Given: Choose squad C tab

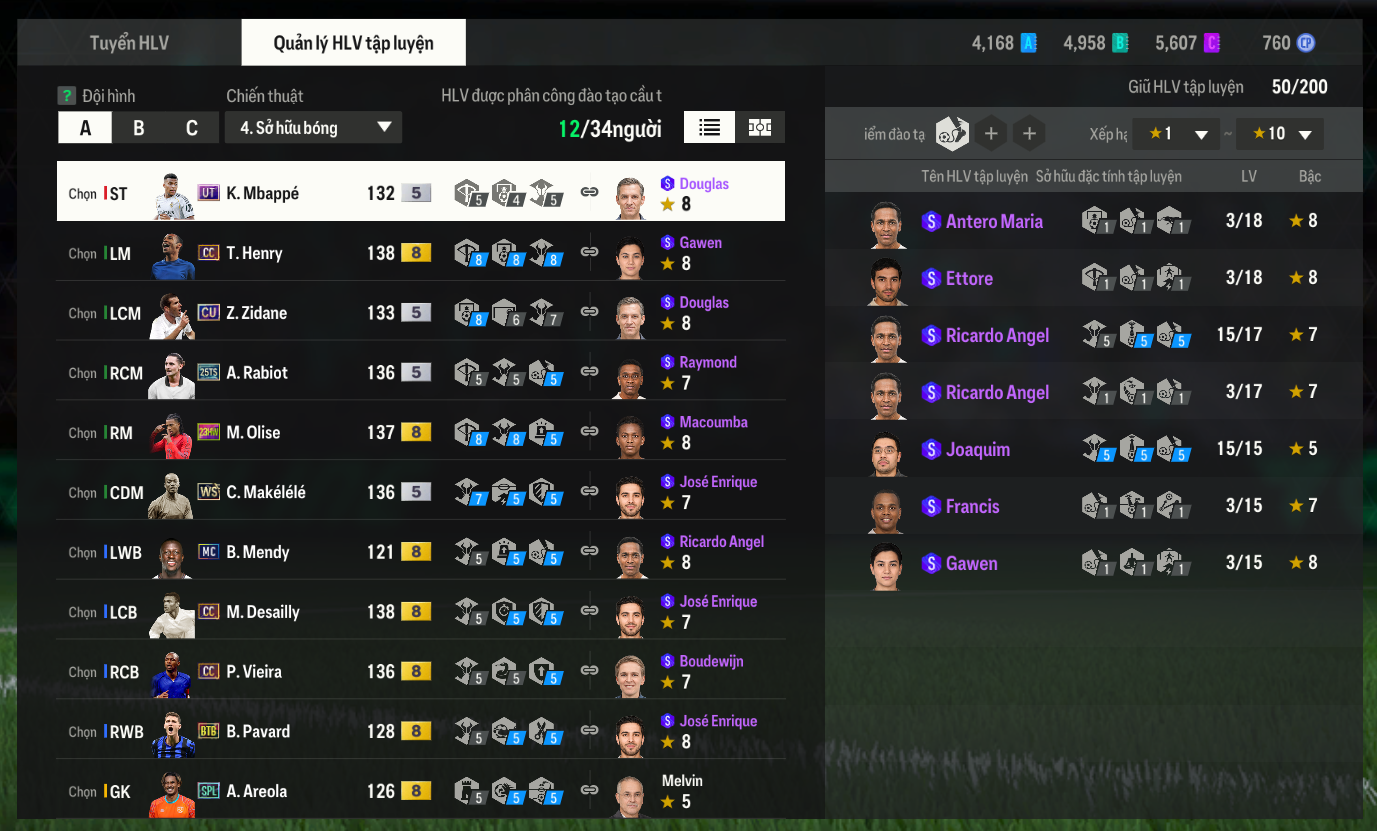Looking at the screenshot, I should pyautogui.click(x=192, y=128).
